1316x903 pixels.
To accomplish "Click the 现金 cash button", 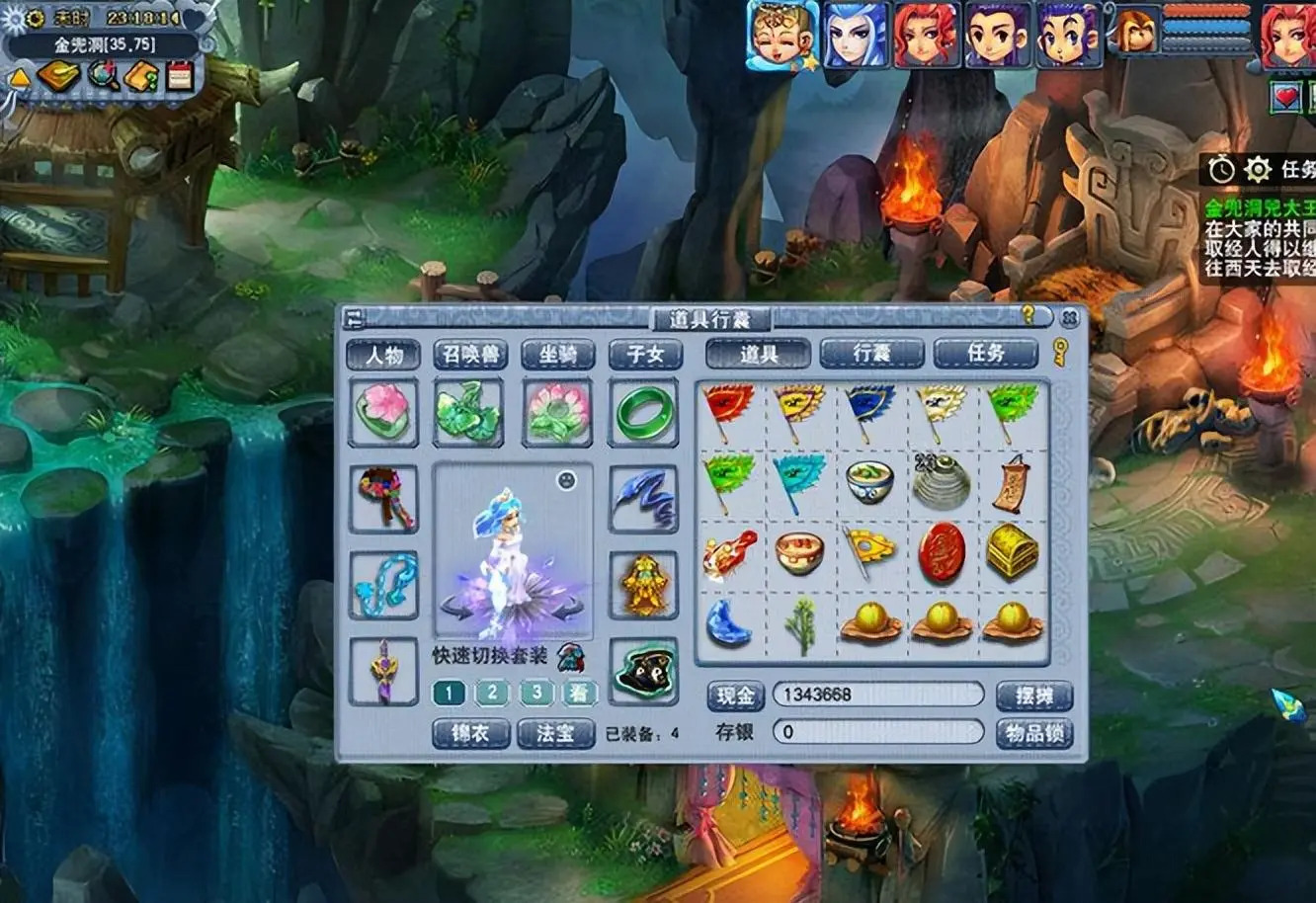I will coord(735,696).
